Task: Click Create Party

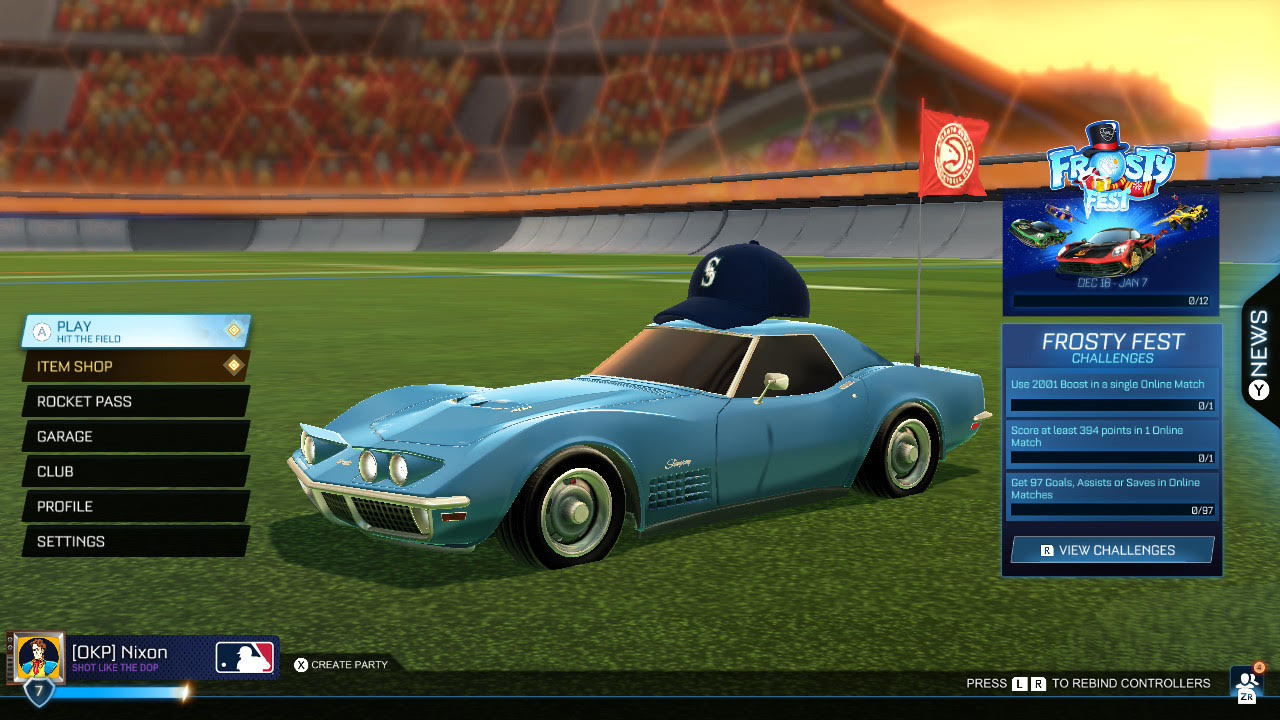Action: (x=341, y=664)
